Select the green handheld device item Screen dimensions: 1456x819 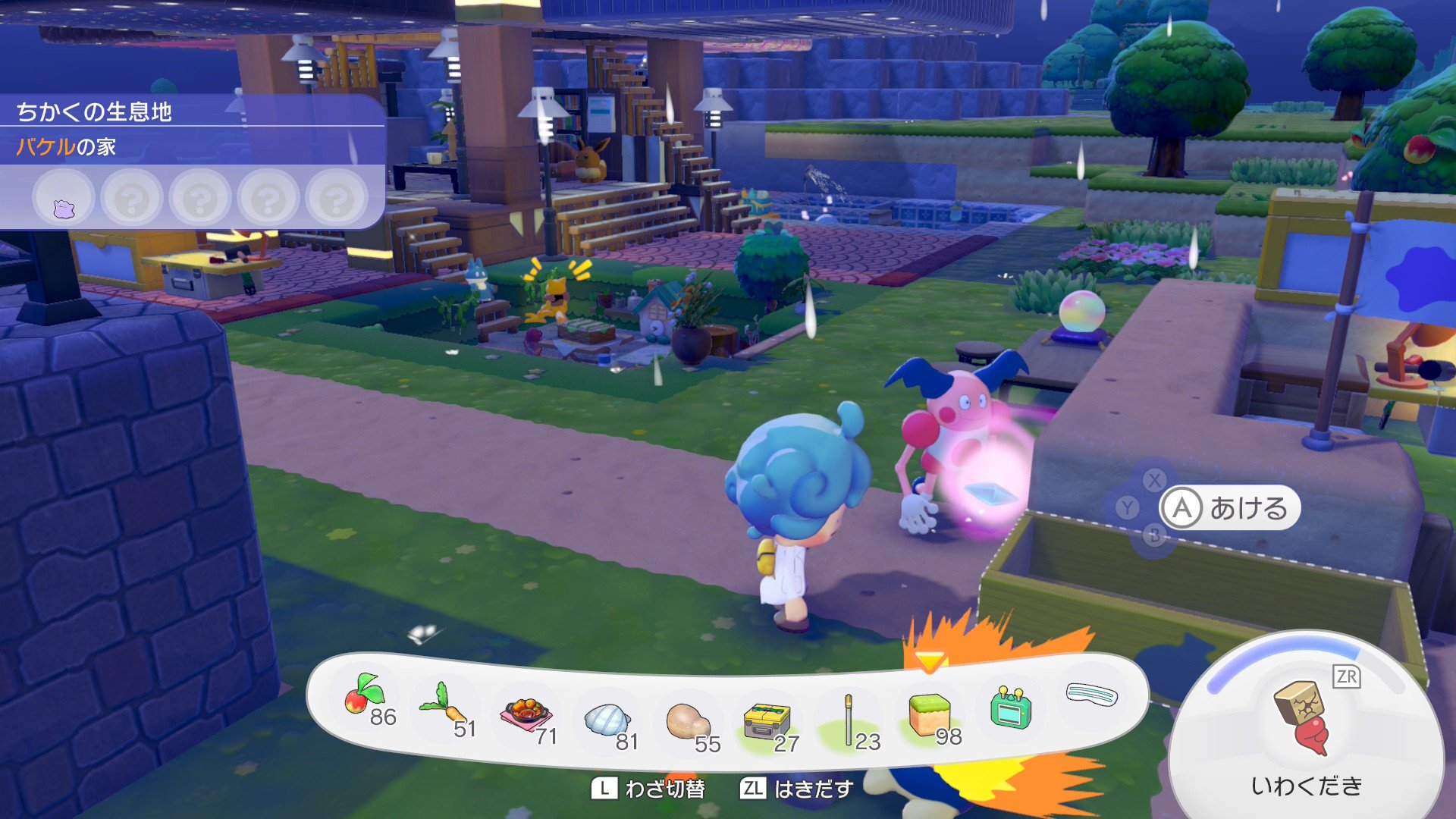pyautogui.click(x=1011, y=708)
